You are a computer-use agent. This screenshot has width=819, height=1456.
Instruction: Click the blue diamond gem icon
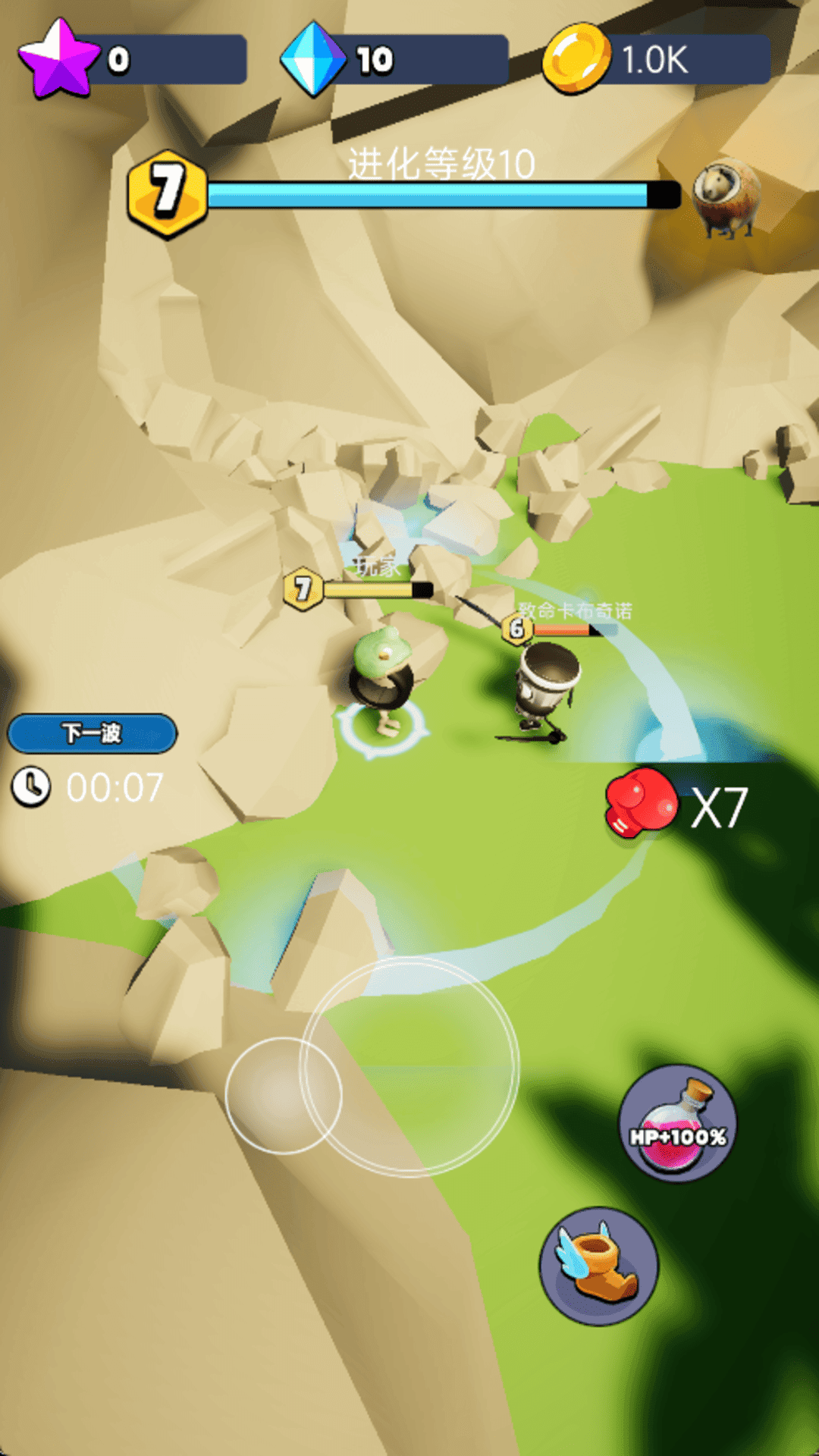(312, 59)
